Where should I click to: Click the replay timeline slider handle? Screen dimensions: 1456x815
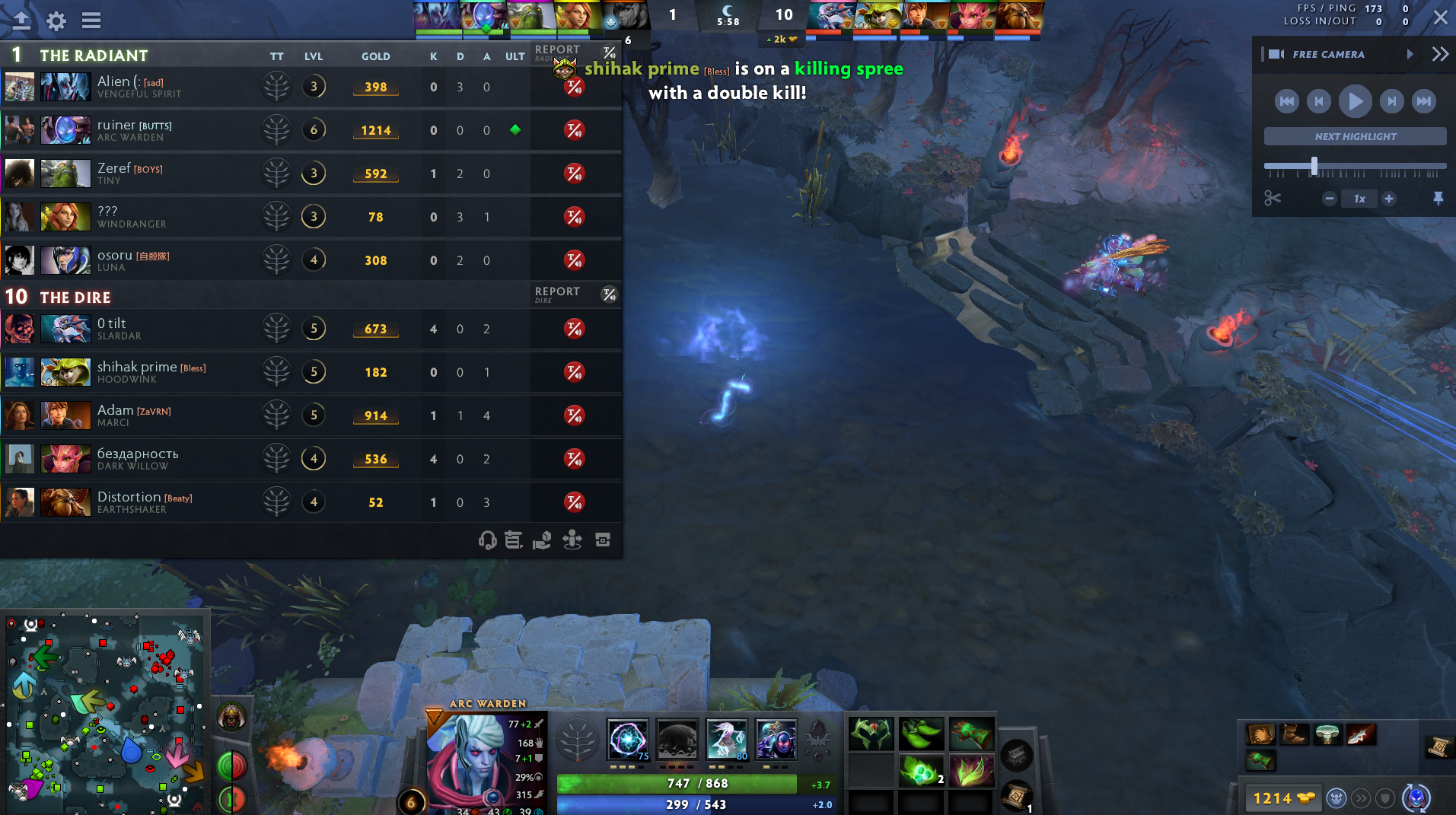tap(1314, 164)
